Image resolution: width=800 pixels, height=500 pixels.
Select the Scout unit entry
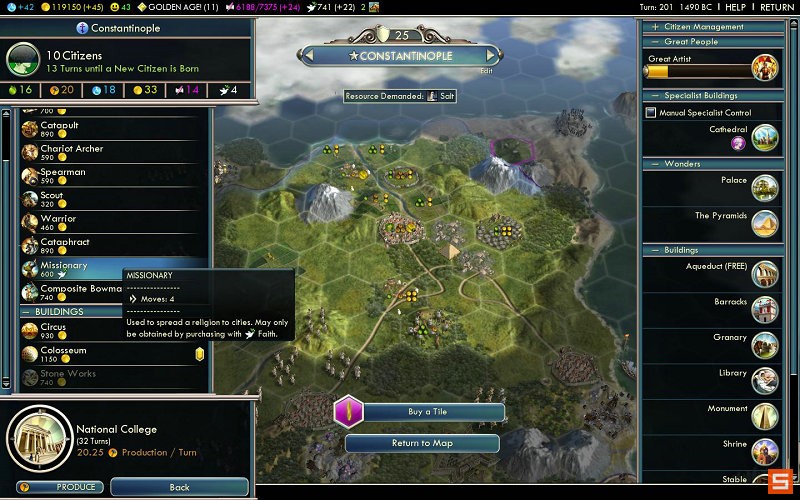point(52,196)
